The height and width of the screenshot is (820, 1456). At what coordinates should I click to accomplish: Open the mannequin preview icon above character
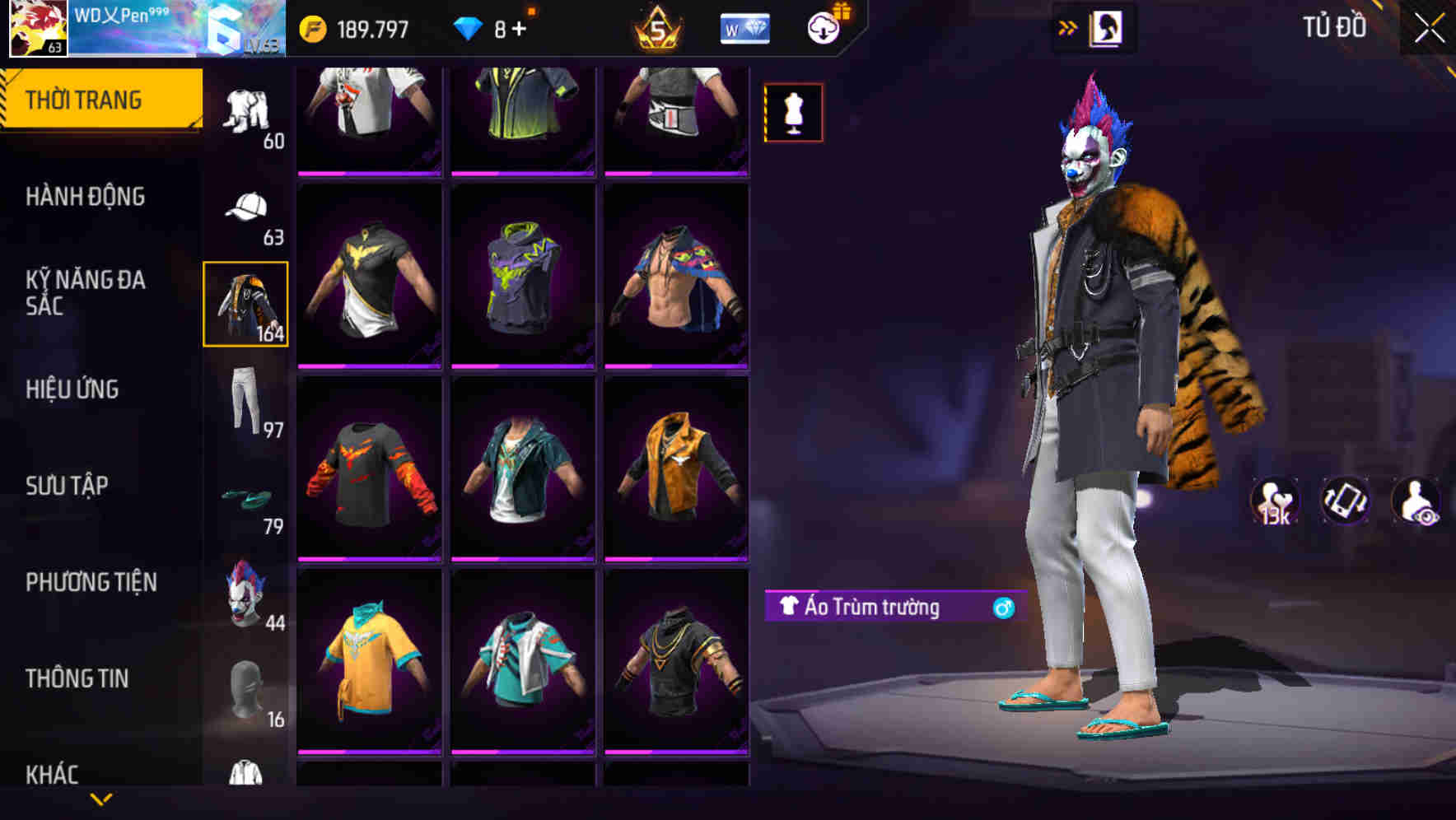point(792,112)
